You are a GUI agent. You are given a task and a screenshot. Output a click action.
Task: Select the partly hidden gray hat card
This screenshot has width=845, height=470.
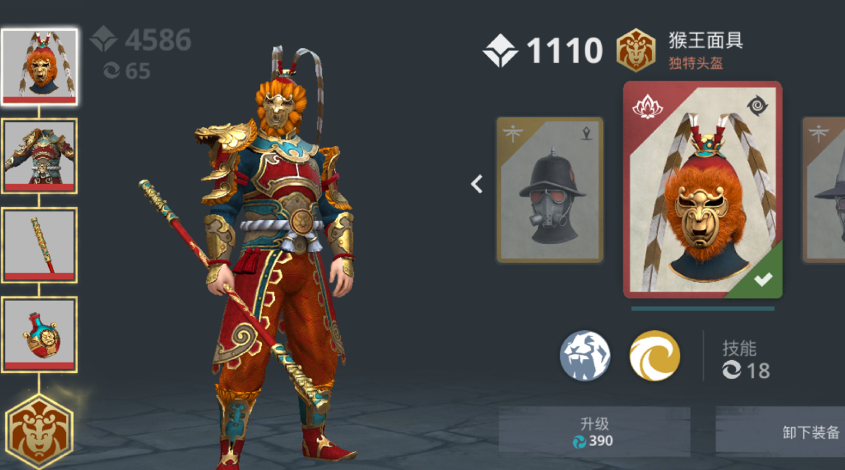pyautogui.click(x=824, y=190)
